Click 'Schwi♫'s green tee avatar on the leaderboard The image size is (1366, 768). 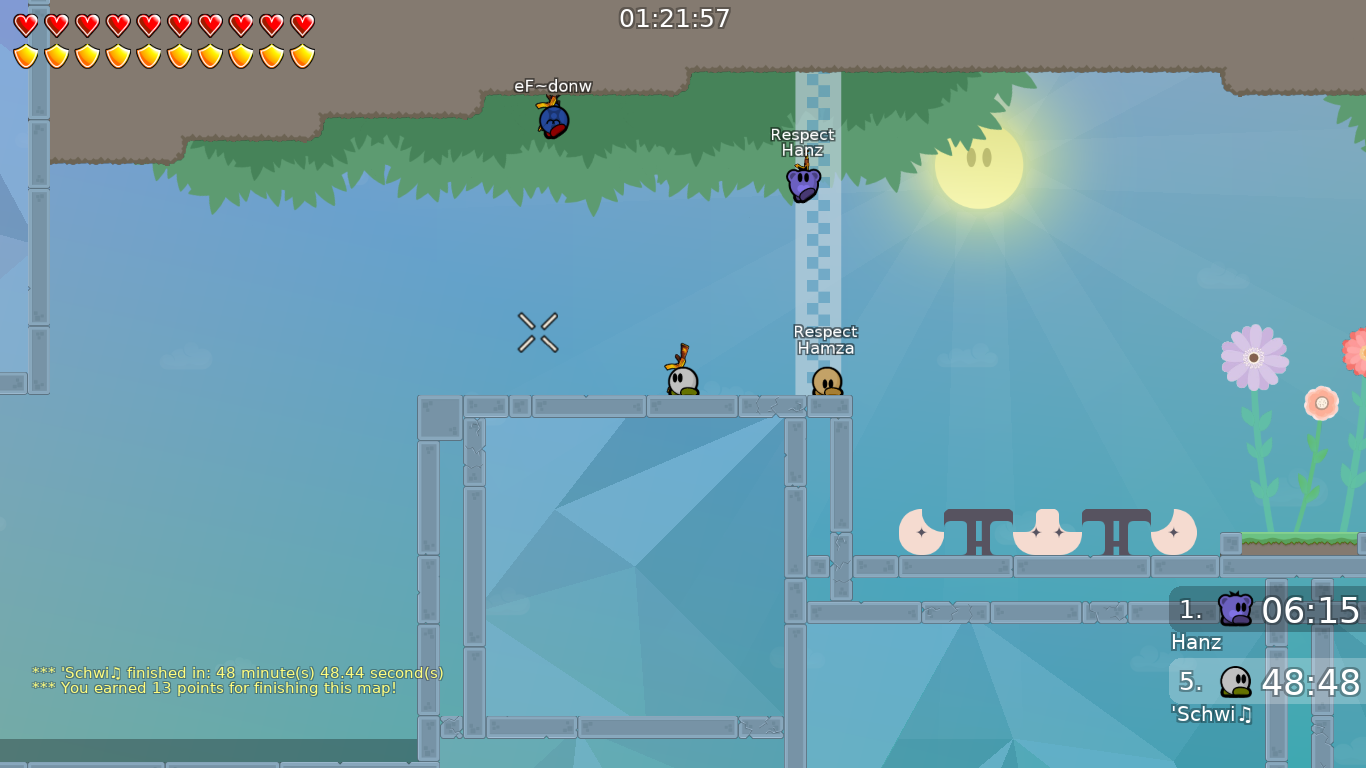pyautogui.click(x=1234, y=679)
